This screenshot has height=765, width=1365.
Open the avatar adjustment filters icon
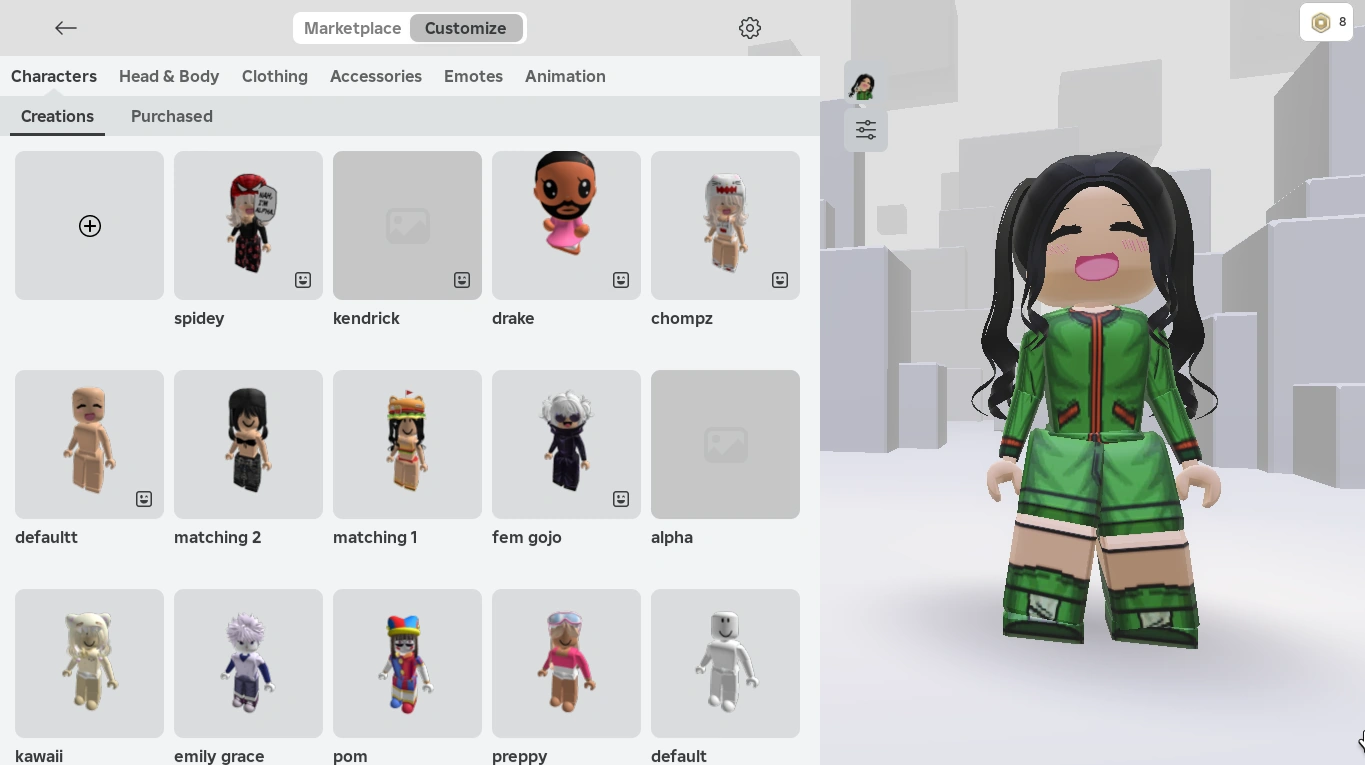point(865,130)
